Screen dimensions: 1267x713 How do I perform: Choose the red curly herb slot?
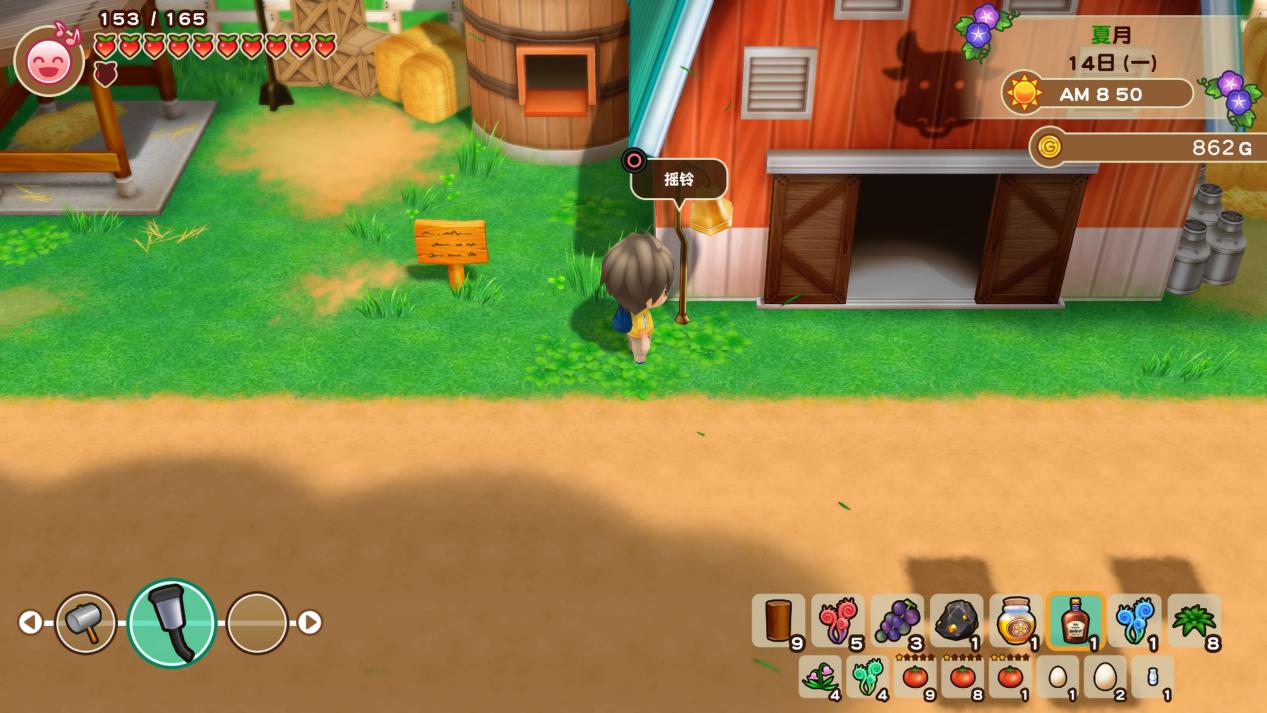(x=837, y=621)
